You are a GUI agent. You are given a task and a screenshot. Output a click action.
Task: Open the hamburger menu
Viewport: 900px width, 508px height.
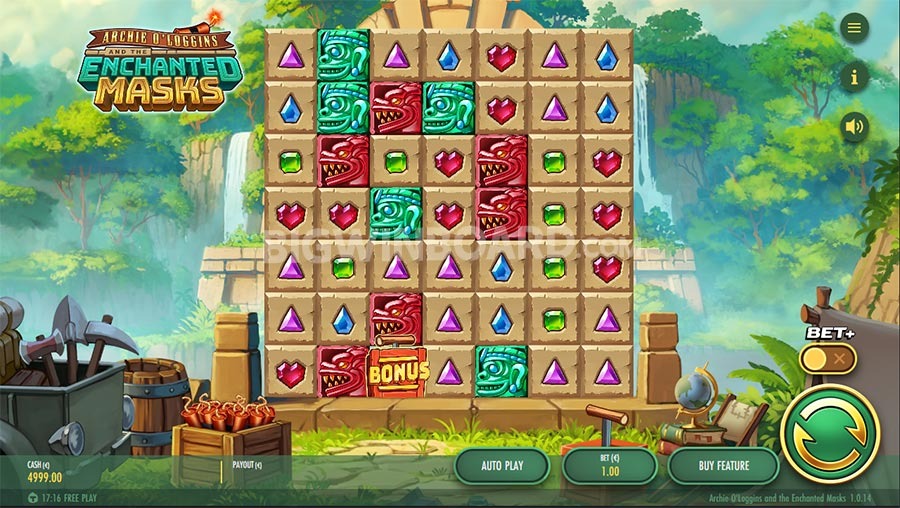point(854,28)
